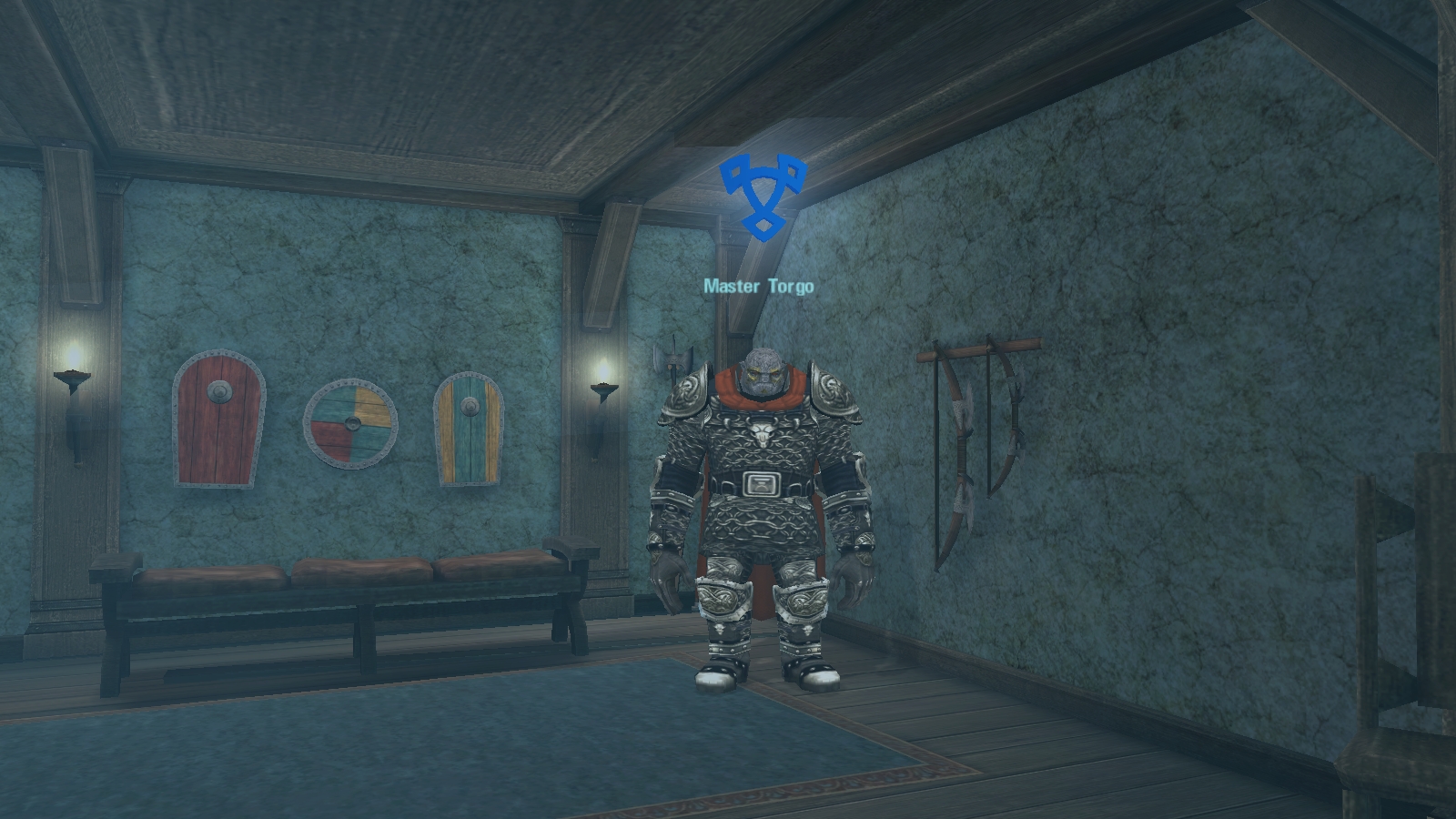Click the blue quest marker above Master Torgo
The image size is (1456, 819).
(x=763, y=196)
